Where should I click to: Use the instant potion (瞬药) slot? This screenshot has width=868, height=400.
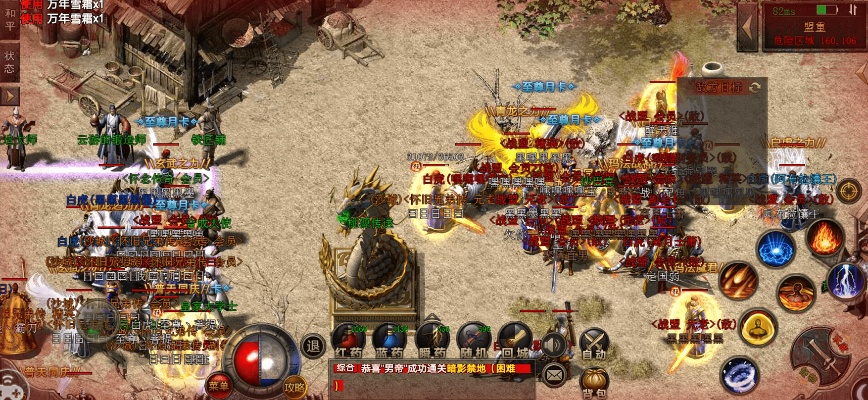pos(431,340)
